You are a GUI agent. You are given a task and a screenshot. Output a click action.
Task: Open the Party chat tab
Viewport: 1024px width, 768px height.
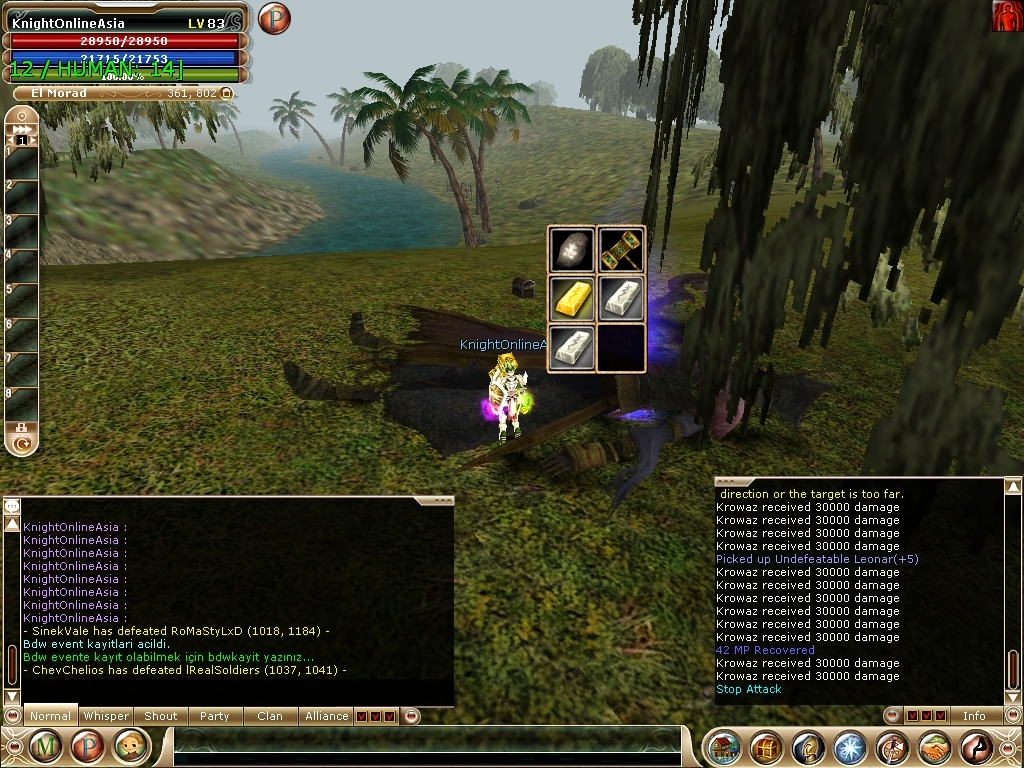(214, 716)
